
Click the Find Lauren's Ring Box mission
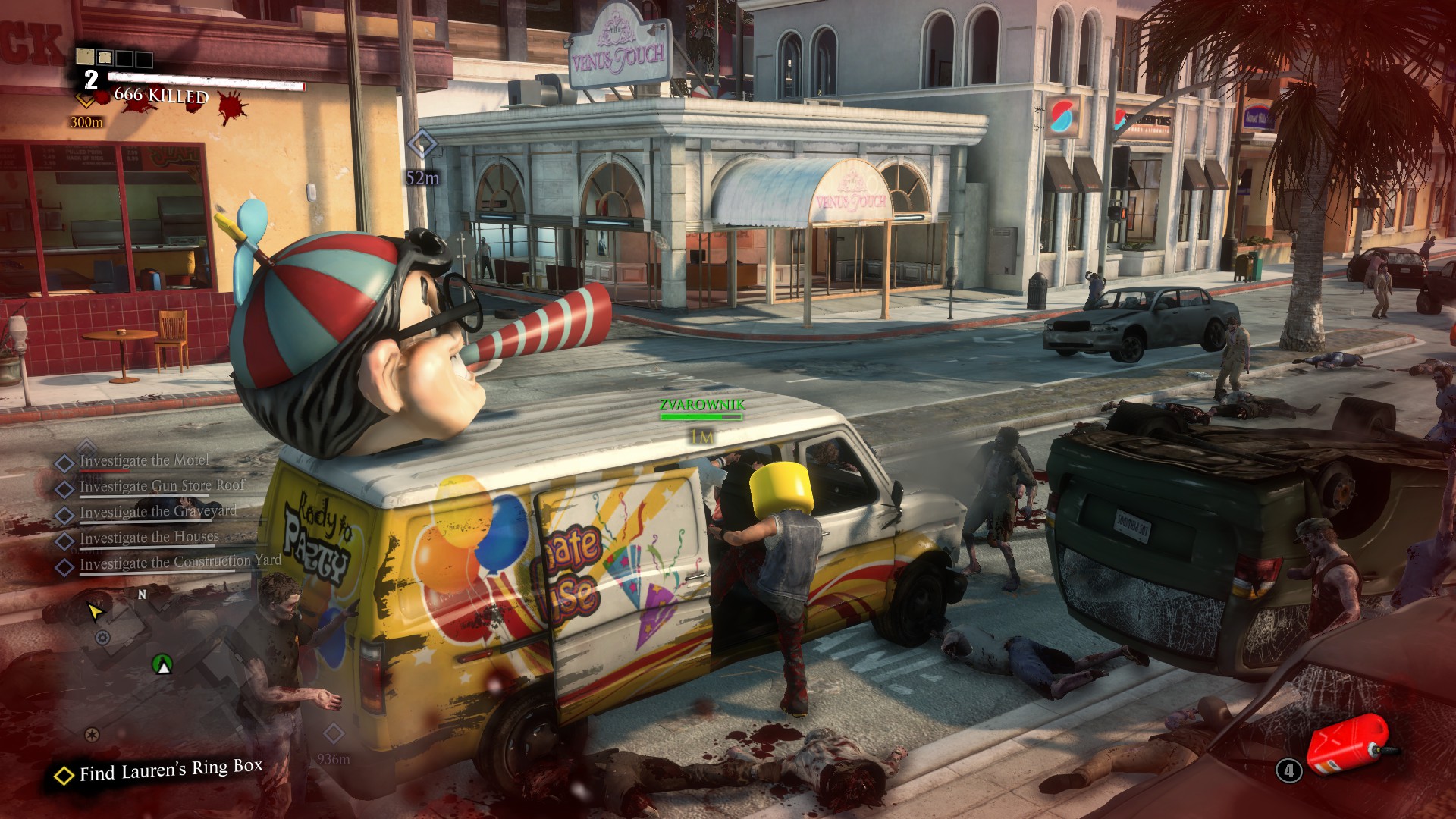(x=171, y=770)
